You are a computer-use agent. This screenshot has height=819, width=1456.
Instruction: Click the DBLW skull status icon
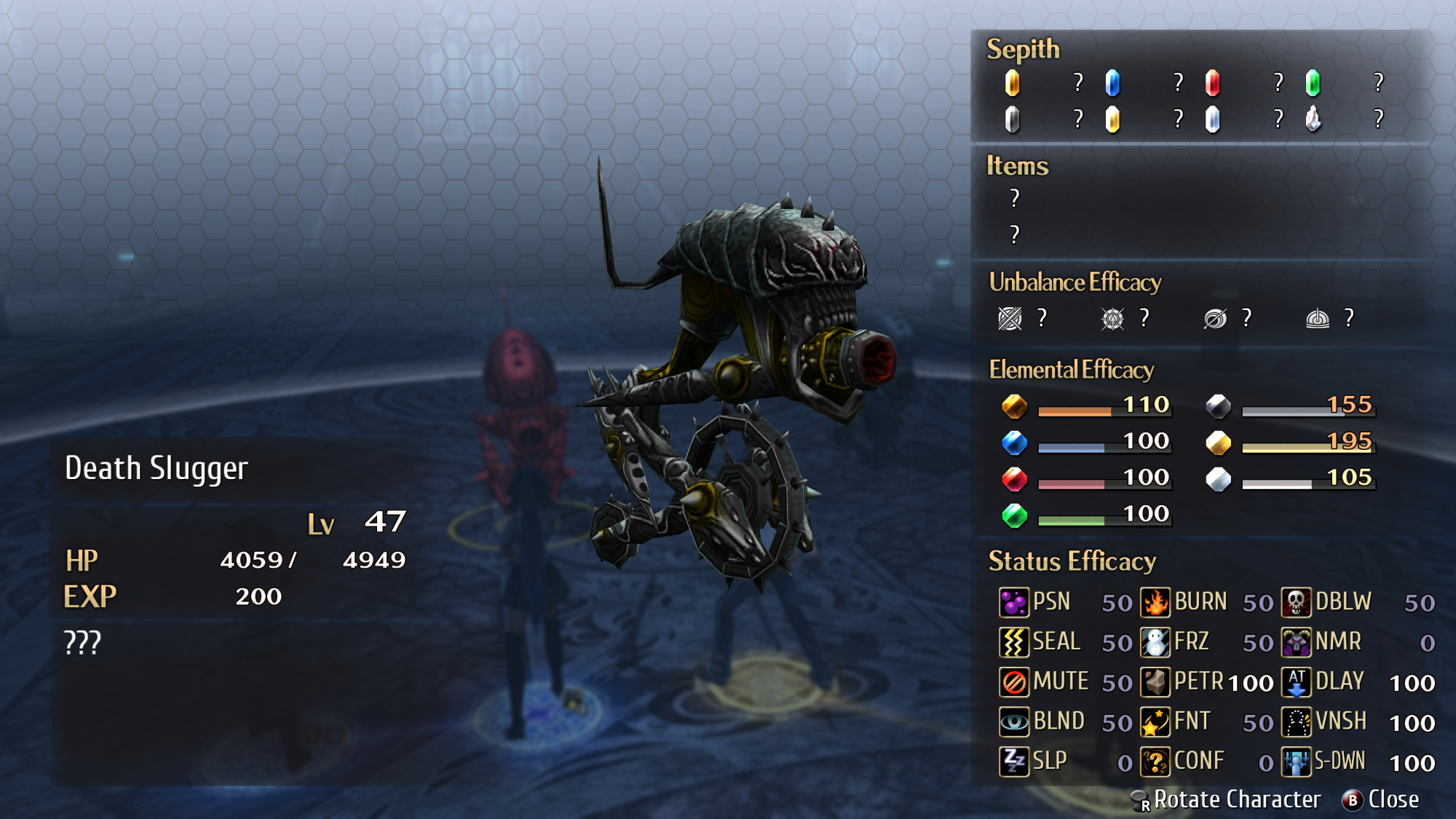(x=1296, y=602)
